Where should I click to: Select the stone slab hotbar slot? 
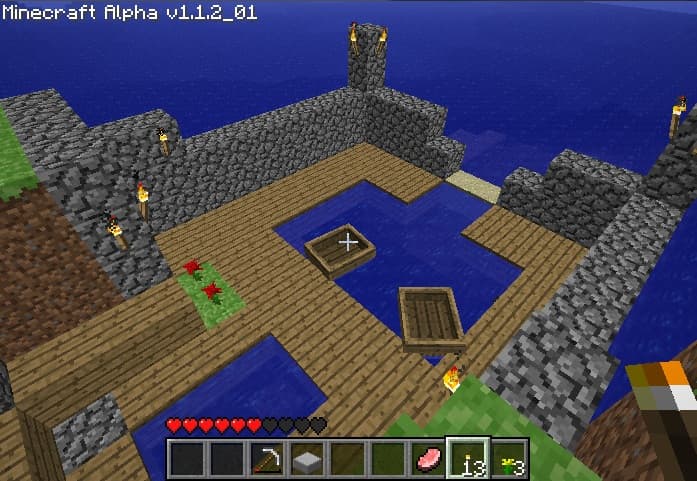[x=307, y=460]
